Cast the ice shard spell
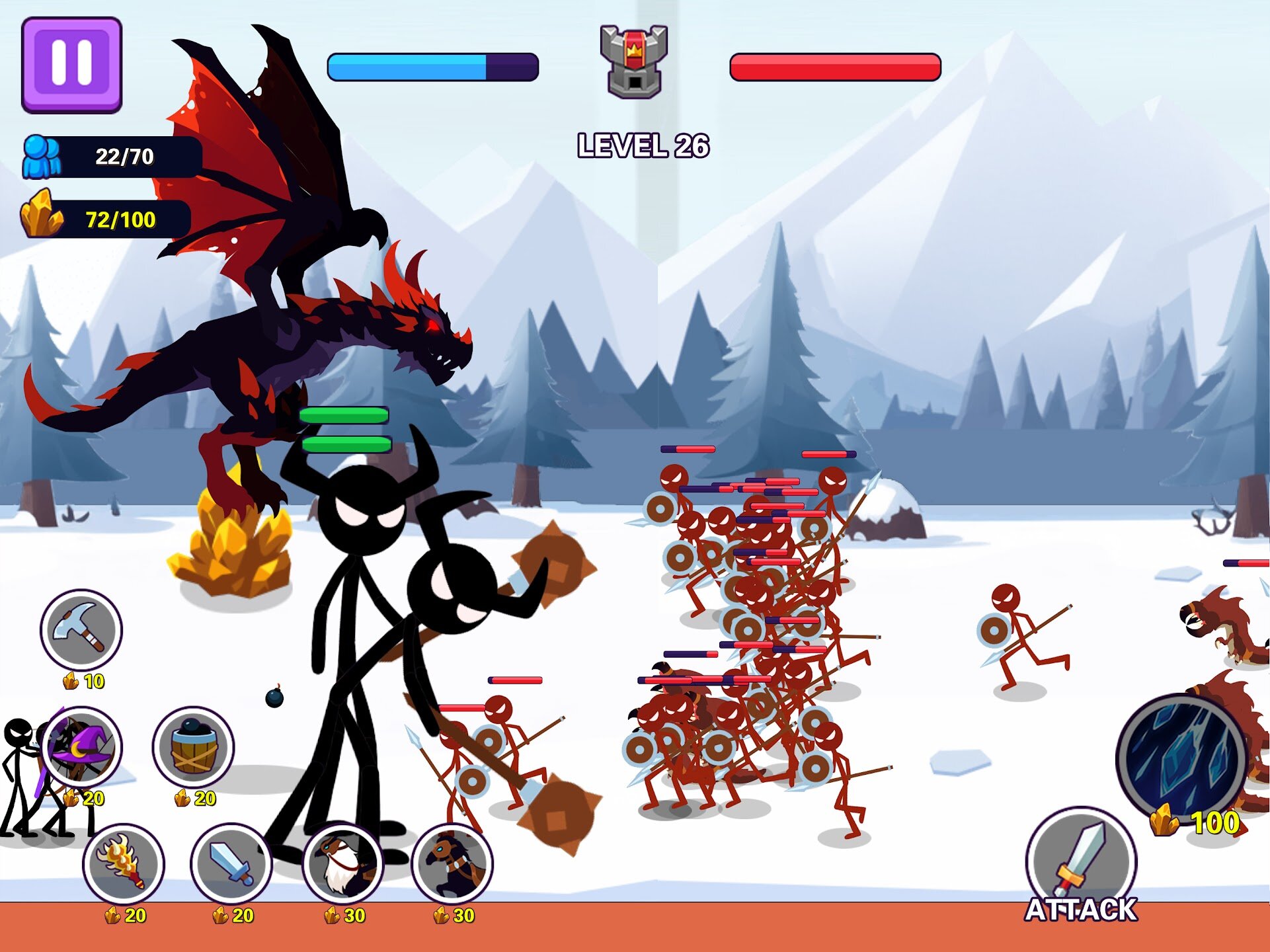 [1181, 760]
